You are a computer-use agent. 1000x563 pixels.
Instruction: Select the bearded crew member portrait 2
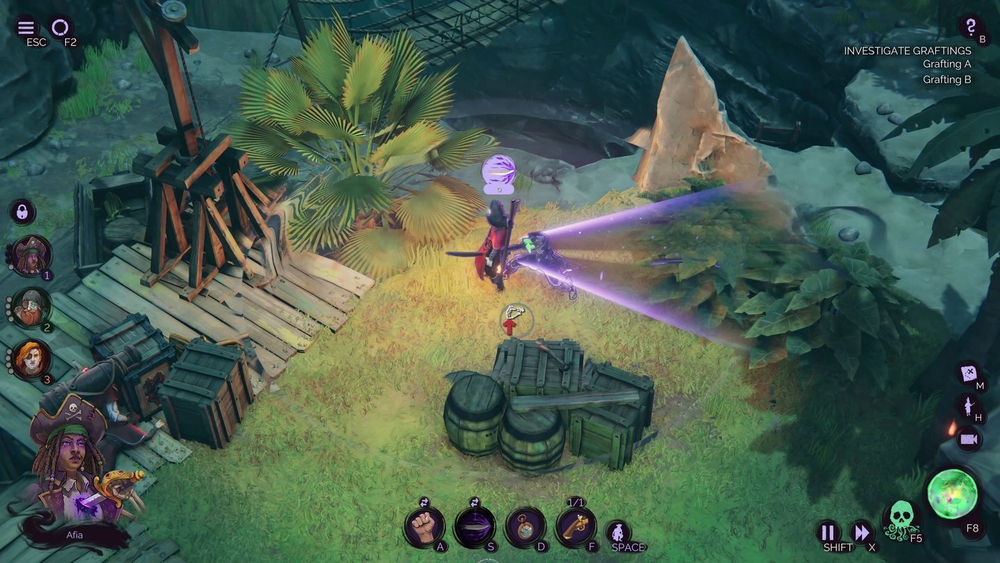click(31, 308)
